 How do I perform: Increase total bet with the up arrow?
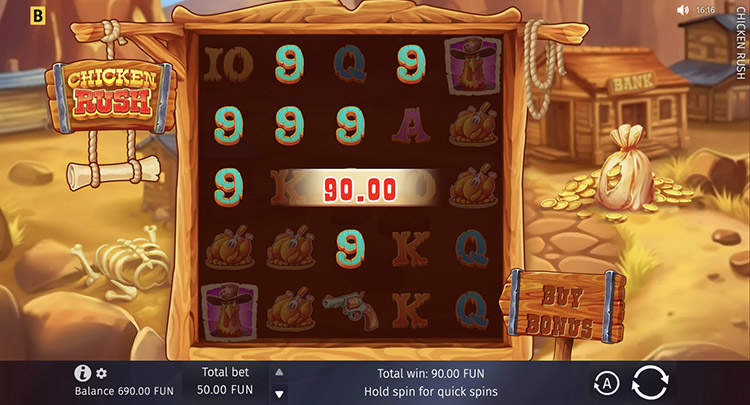(279, 372)
